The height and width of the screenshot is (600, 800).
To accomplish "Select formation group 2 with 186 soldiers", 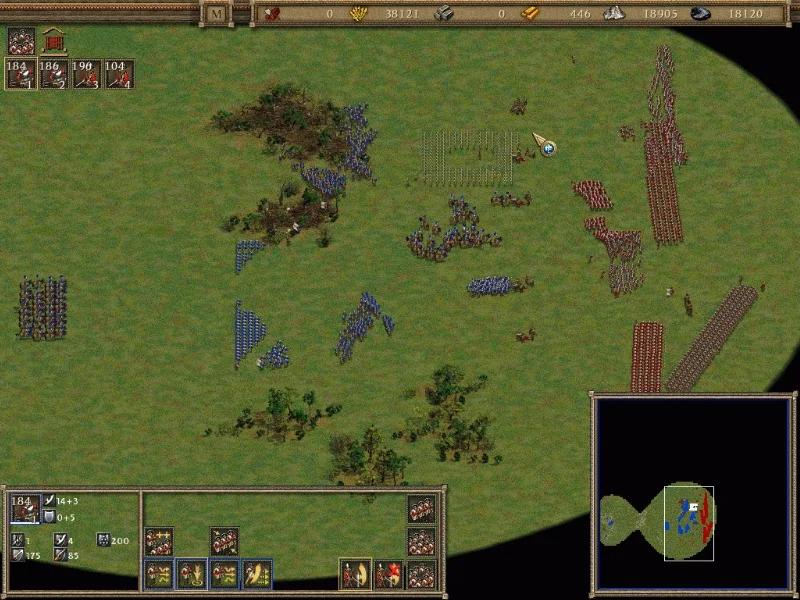I will pos(54,74).
